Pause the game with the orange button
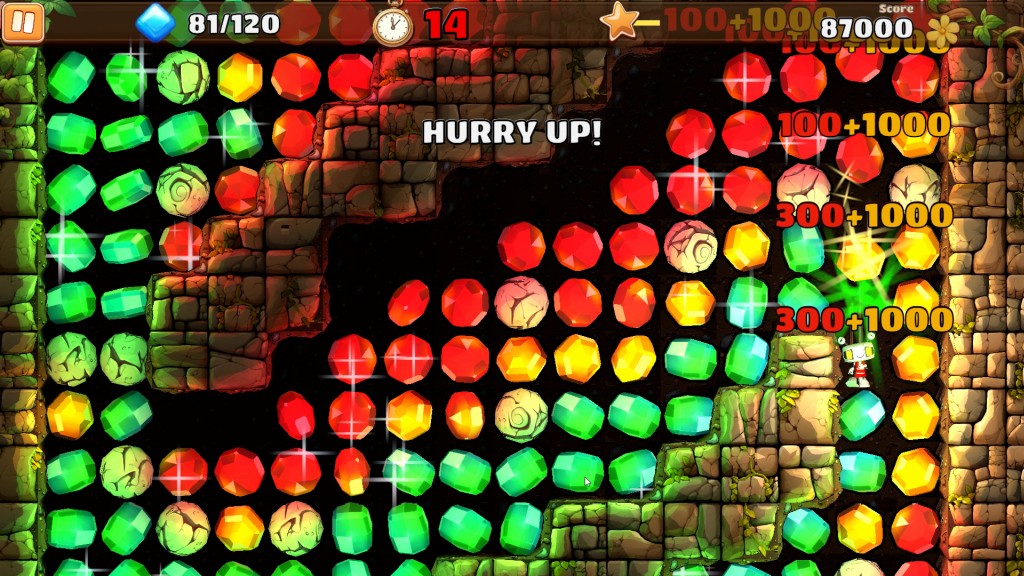The width and height of the screenshot is (1024, 576). pos(23,23)
